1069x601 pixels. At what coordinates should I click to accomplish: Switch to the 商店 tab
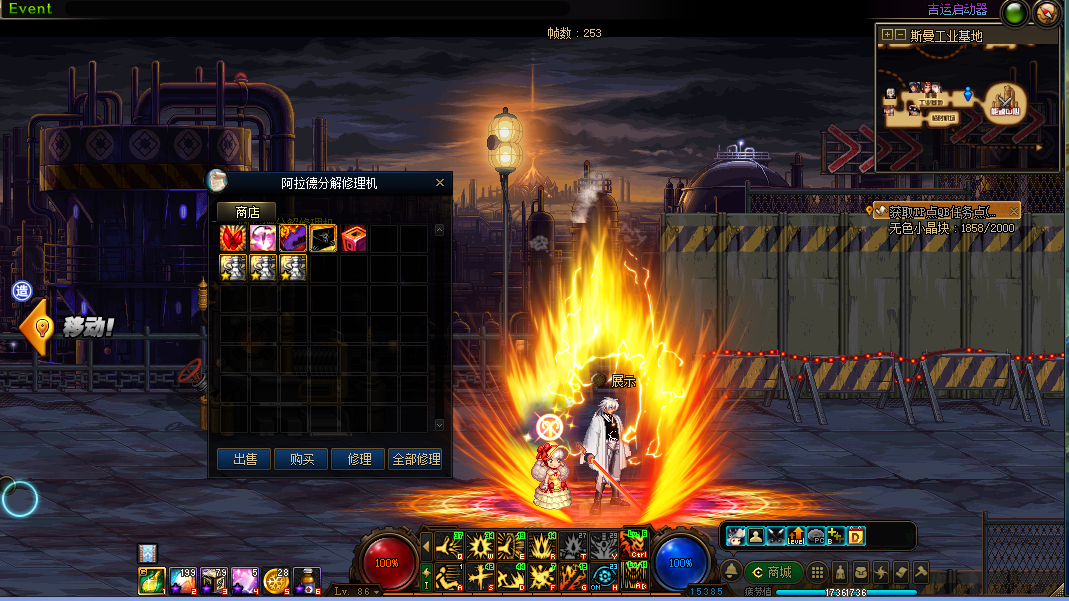[247, 212]
